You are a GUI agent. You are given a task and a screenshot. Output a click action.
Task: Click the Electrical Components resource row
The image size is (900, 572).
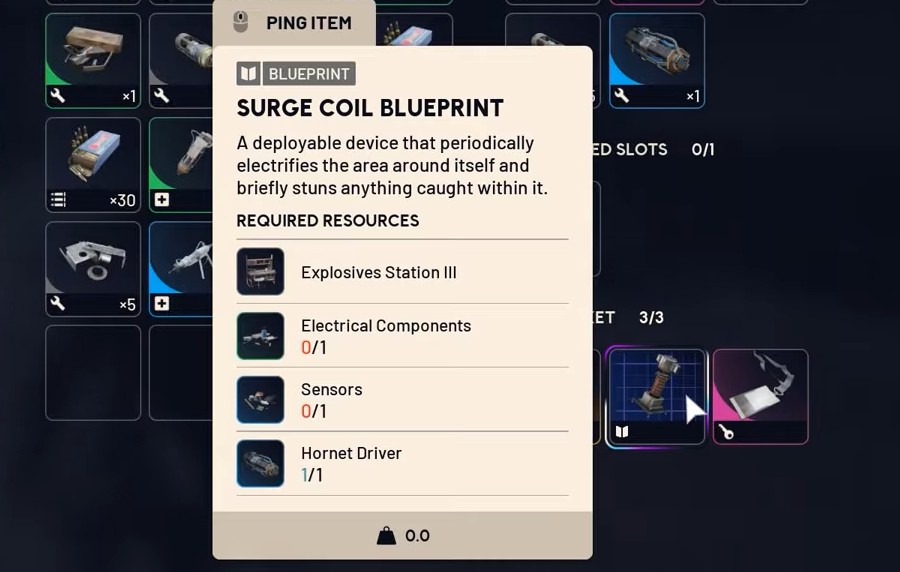tap(402, 336)
